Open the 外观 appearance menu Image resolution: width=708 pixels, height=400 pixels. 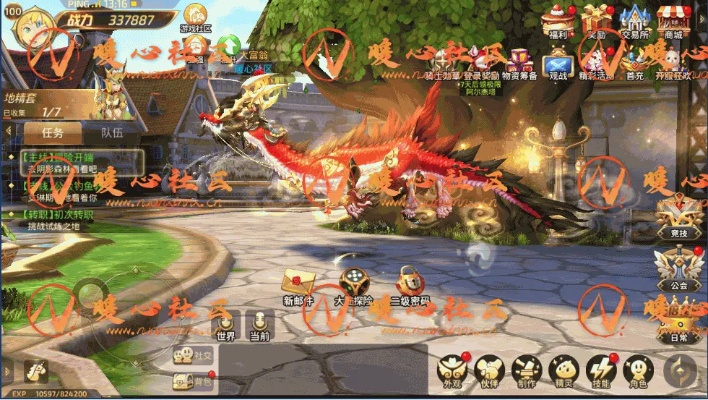click(x=451, y=370)
